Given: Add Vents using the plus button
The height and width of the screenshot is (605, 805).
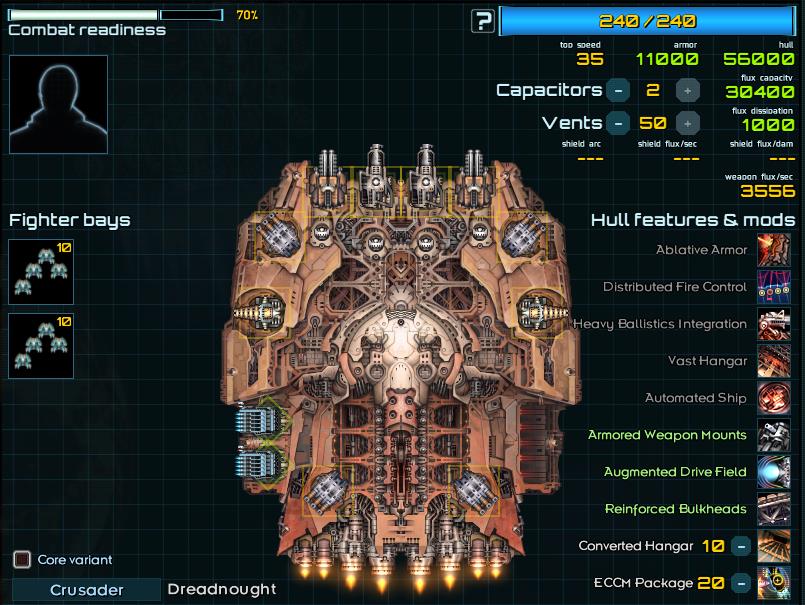Looking at the screenshot, I should point(687,123).
